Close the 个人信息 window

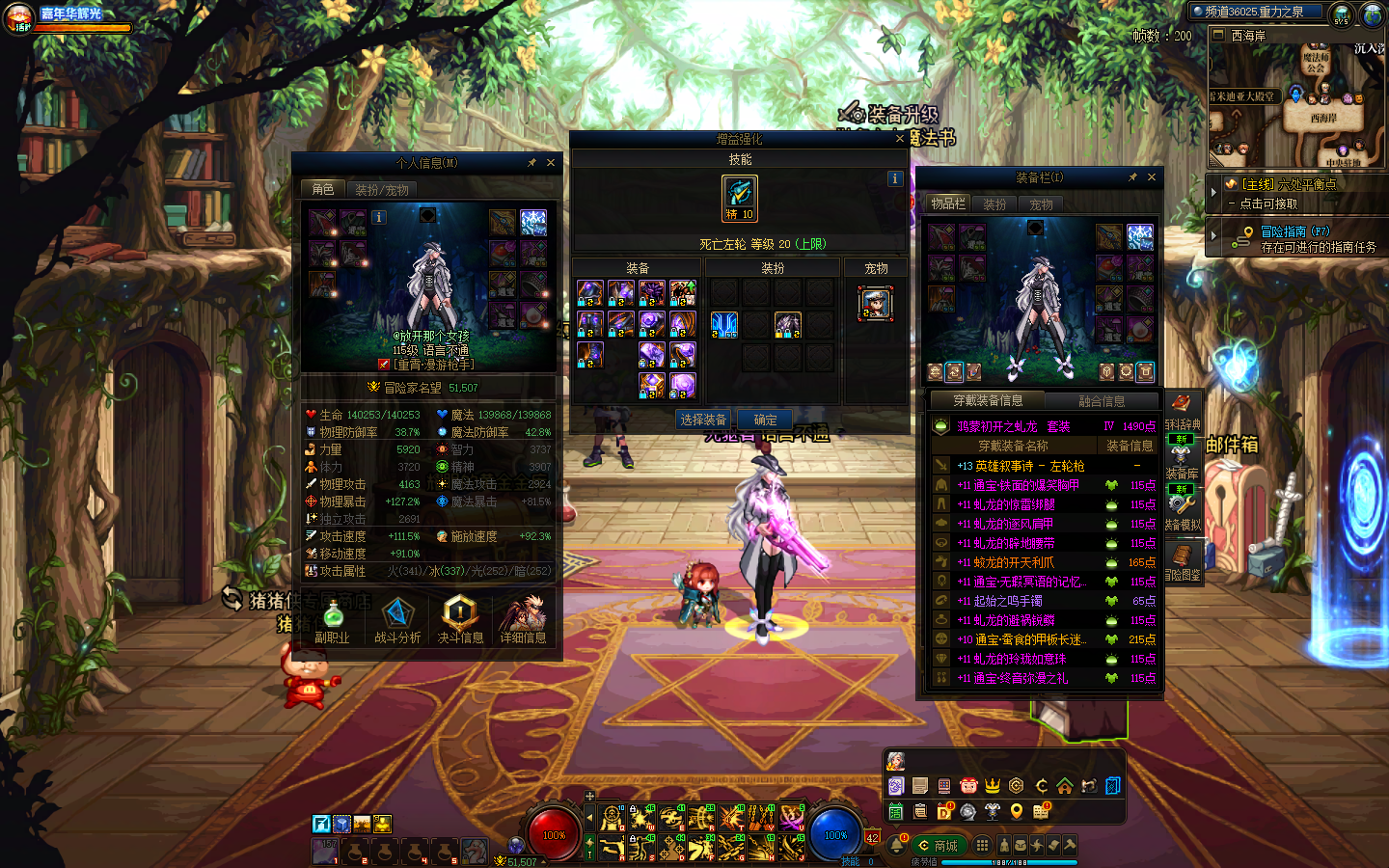(551, 163)
